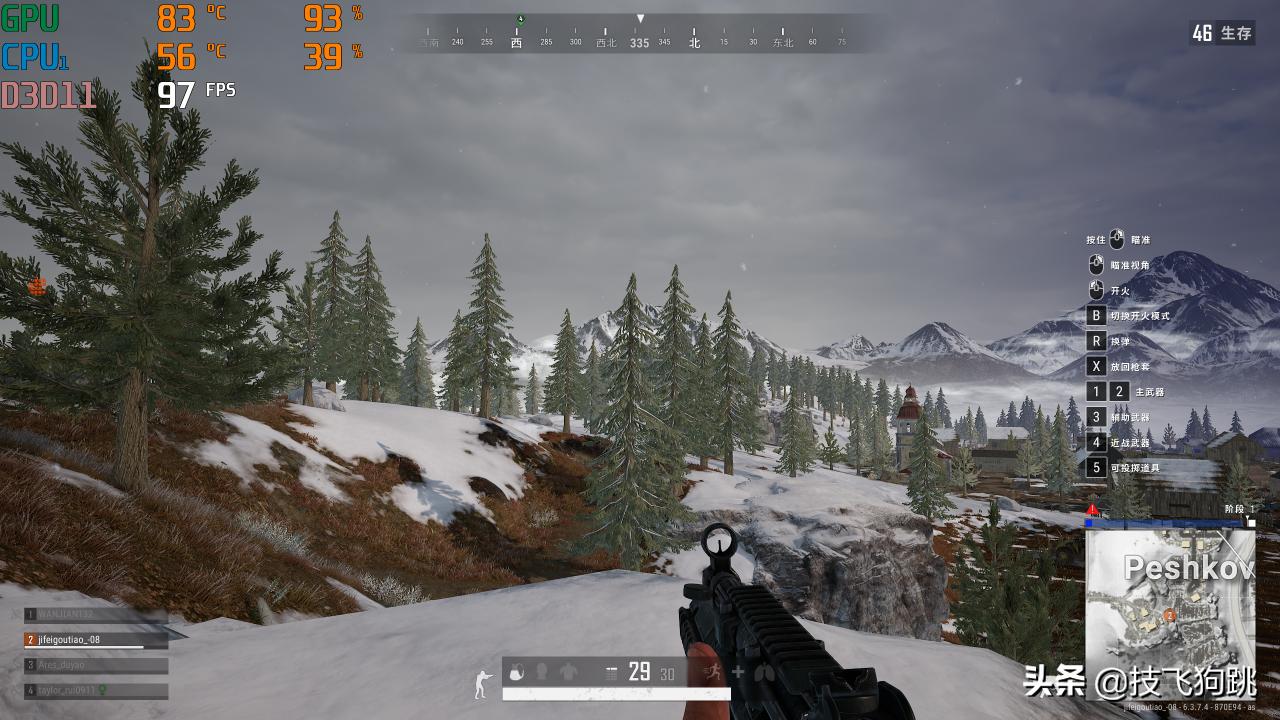The height and width of the screenshot is (720, 1280).
Task: Select jifeigoutiao_-08 in the squad list
Action: [96, 639]
